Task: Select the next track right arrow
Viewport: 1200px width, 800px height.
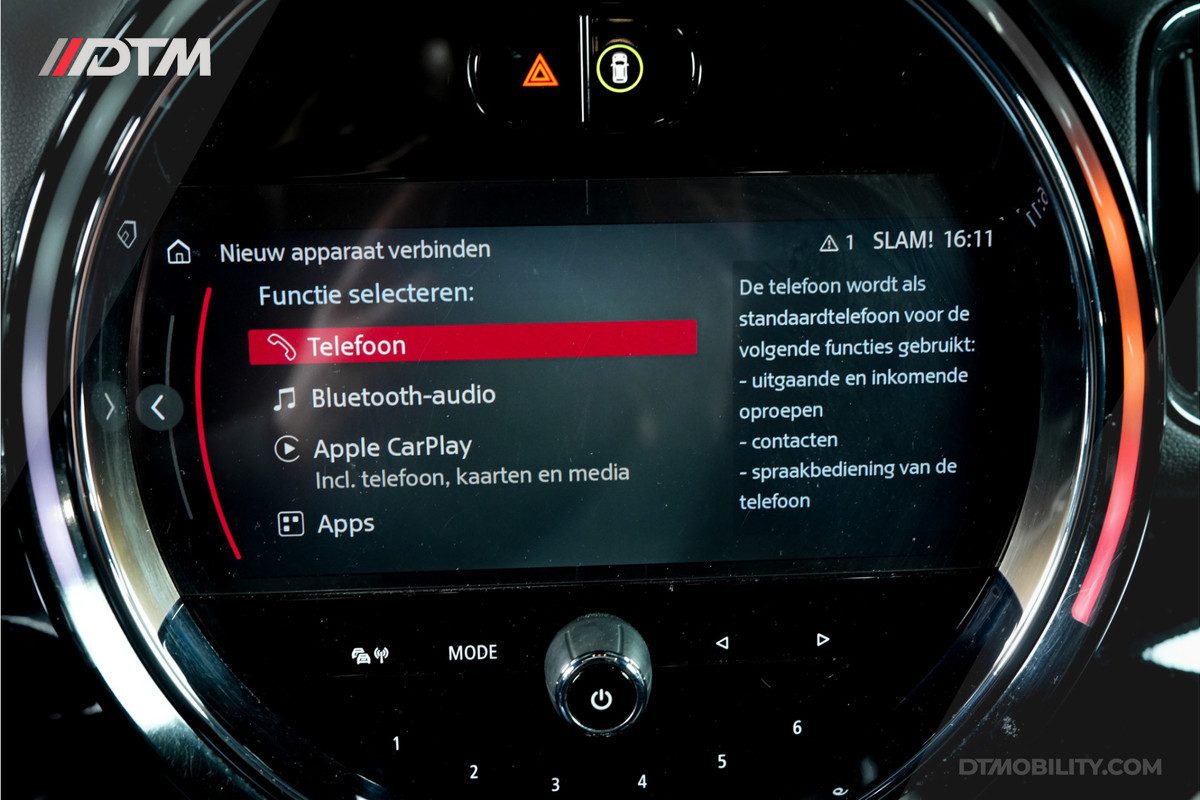Action: [823, 639]
